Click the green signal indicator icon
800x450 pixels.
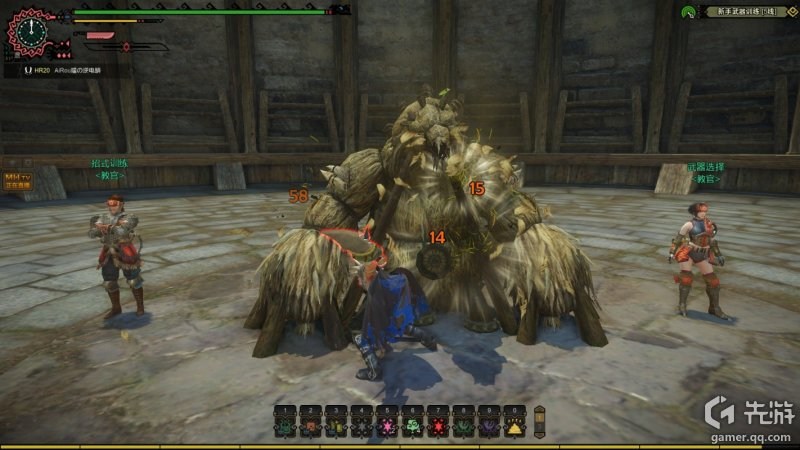[x=688, y=13]
